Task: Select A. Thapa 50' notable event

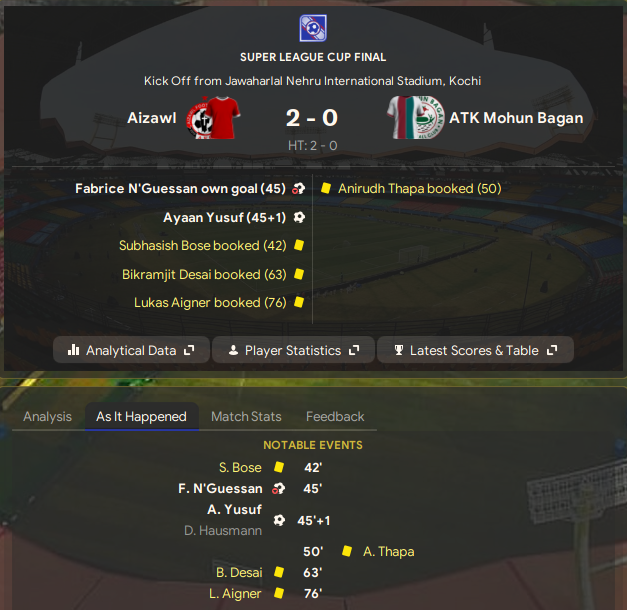Action: (x=388, y=551)
